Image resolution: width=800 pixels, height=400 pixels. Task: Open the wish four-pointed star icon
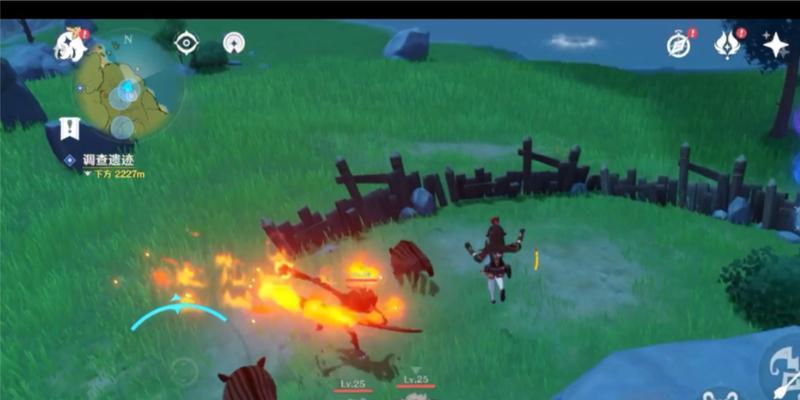[x=776, y=44]
